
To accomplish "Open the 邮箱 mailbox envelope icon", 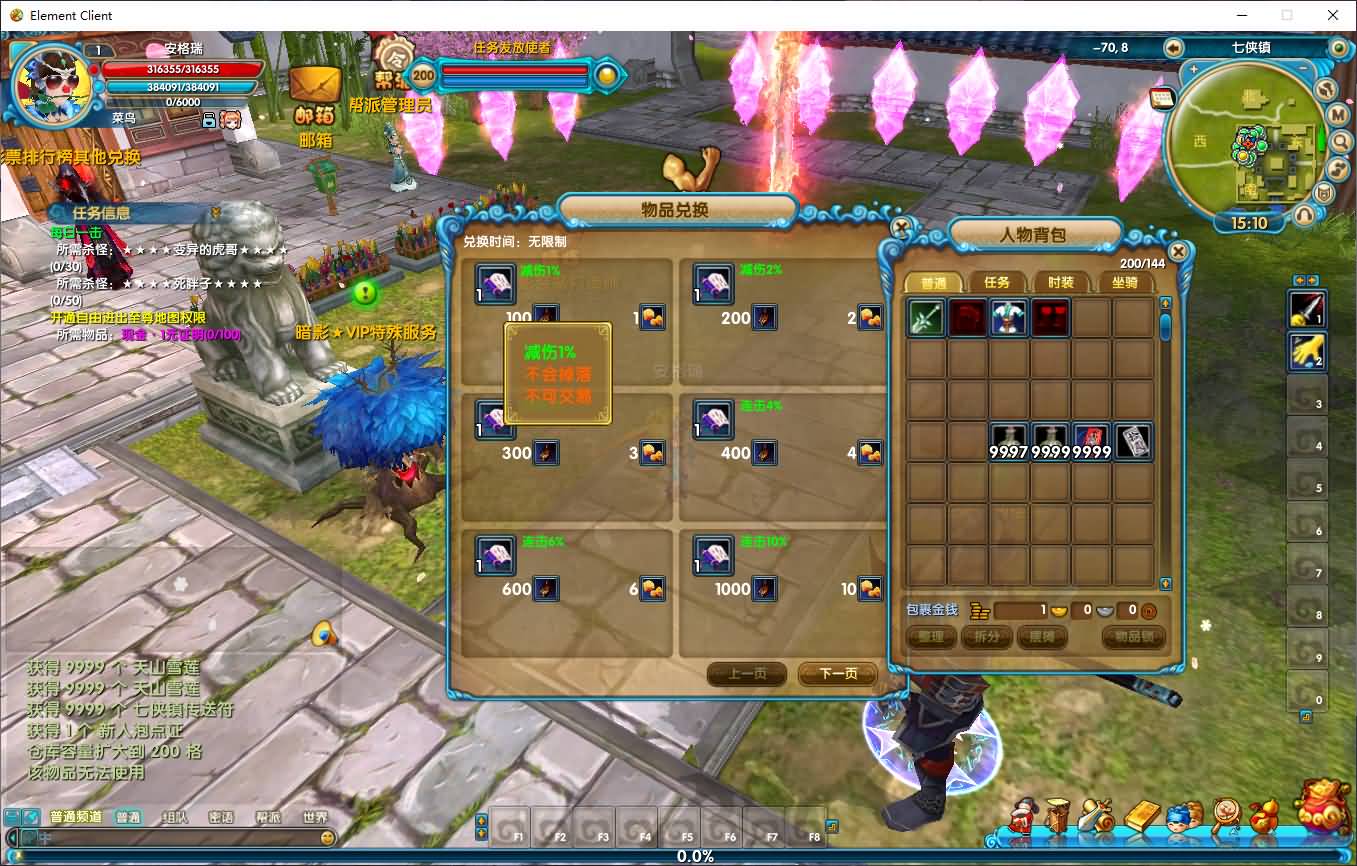I will pos(315,88).
